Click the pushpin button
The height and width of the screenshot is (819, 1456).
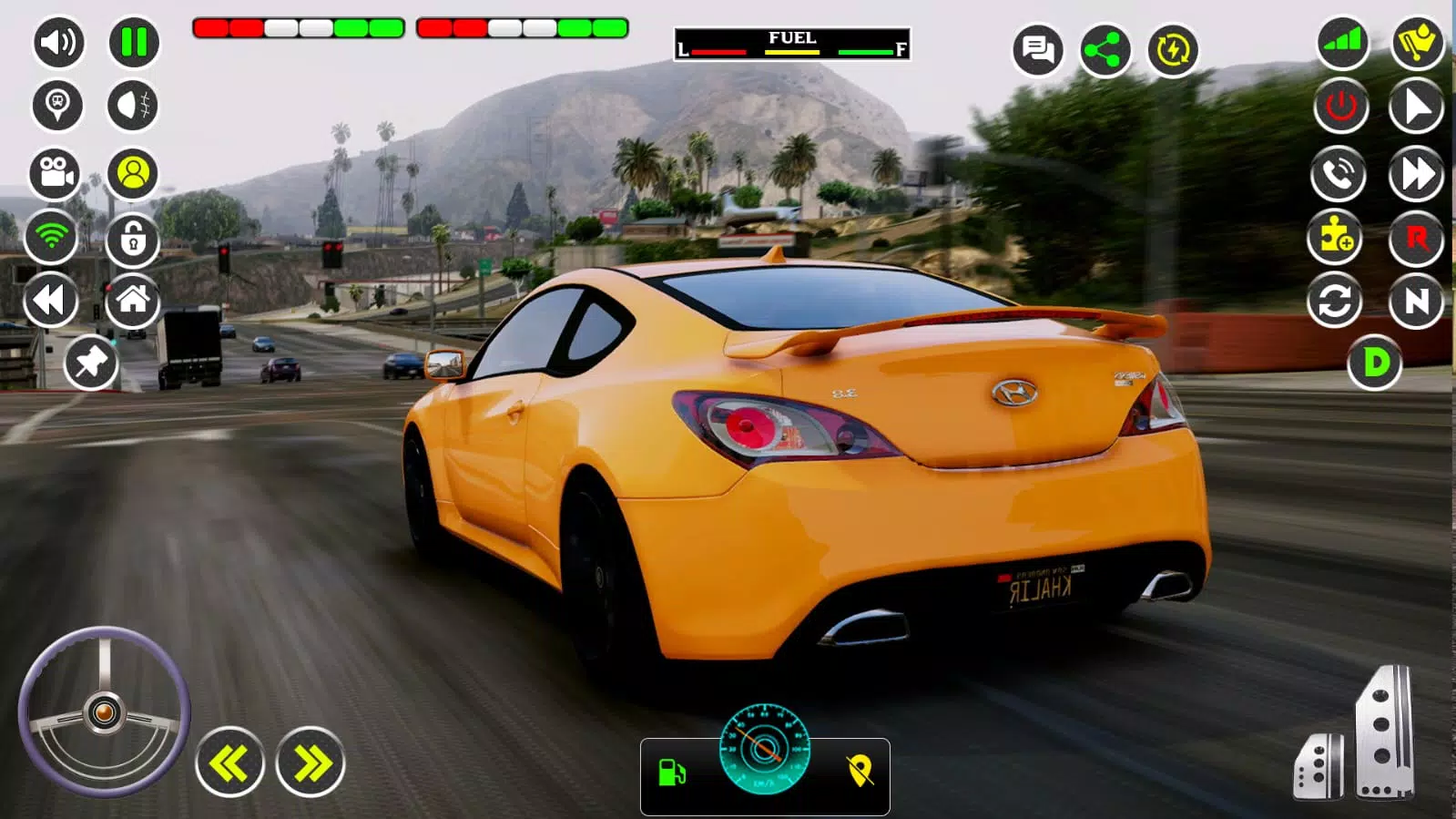click(91, 363)
